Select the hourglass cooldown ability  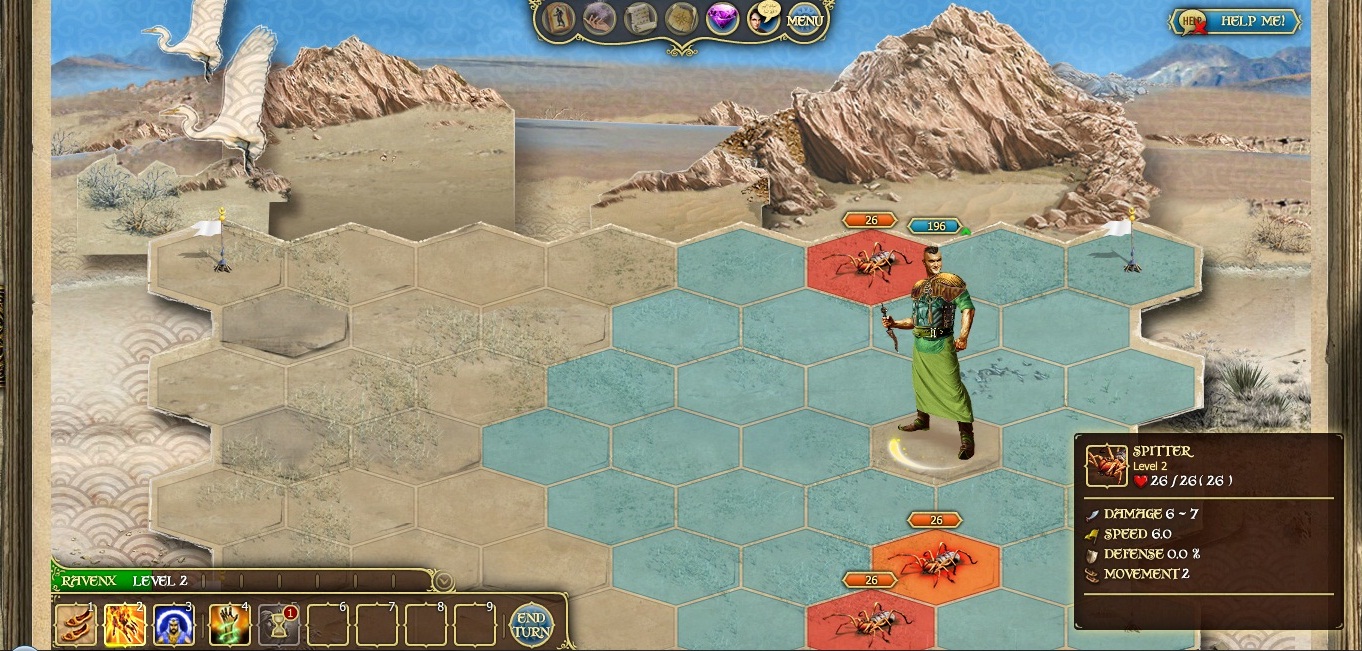click(279, 626)
